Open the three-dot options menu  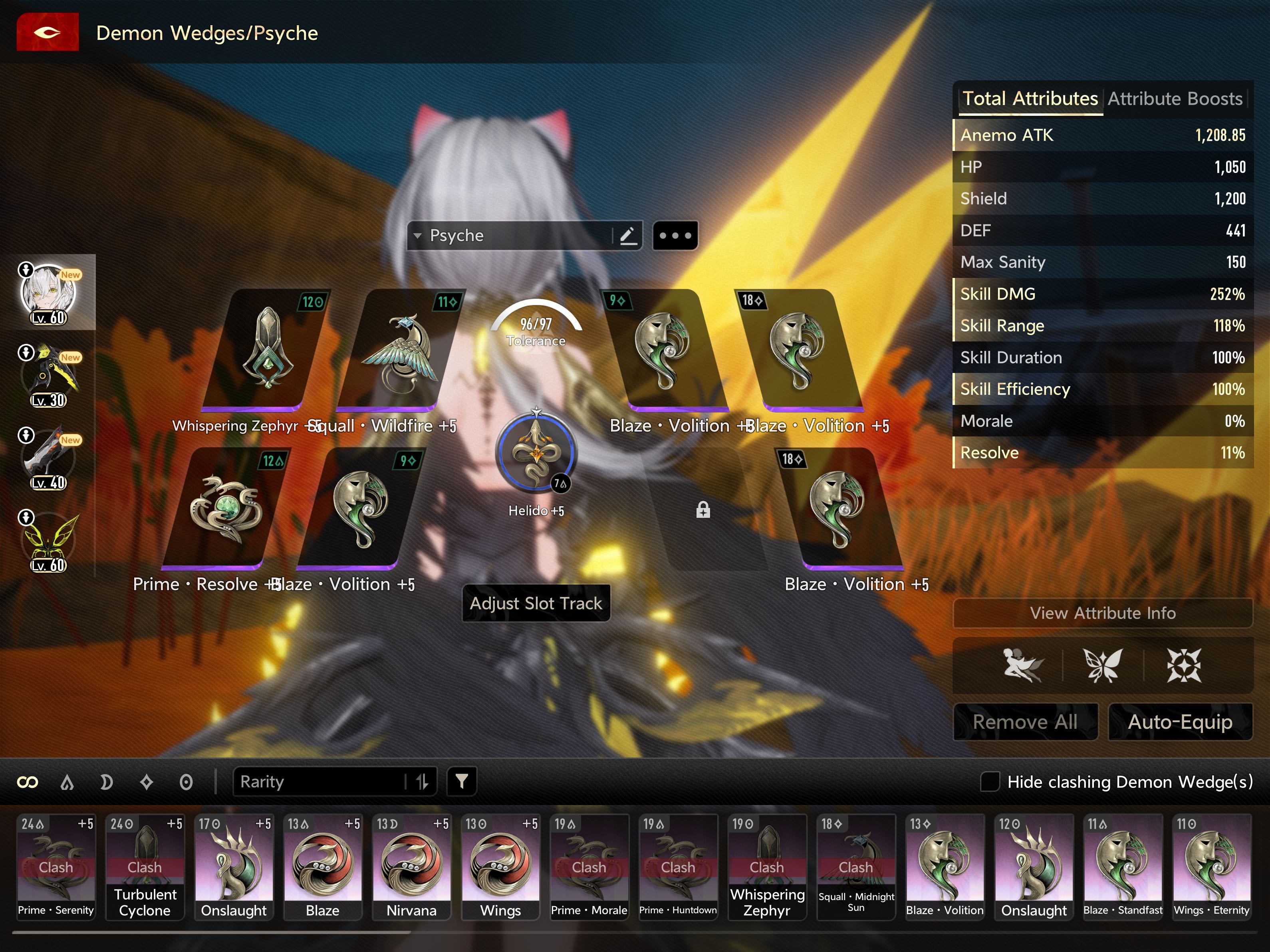(675, 236)
